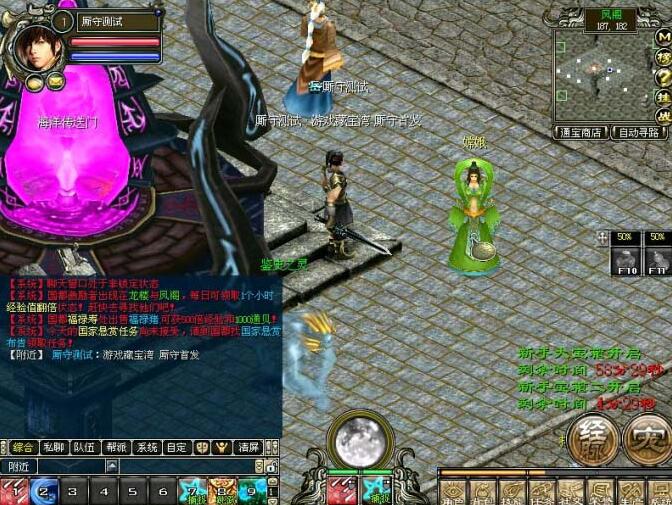Switch to the 综合 chat tab
The width and height of the screenshot is (672, 505).
[x=22, y=448]
